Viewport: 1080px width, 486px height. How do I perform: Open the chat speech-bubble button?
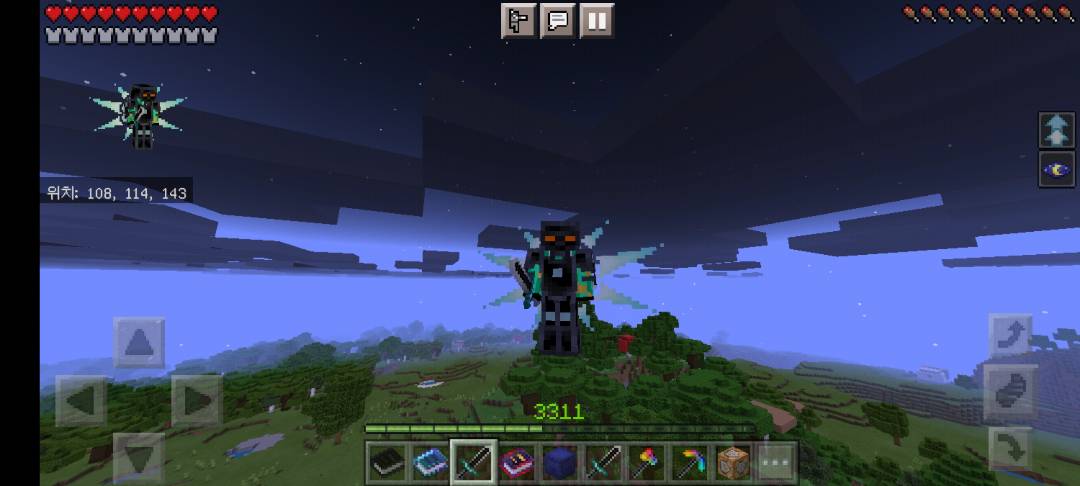558,21
